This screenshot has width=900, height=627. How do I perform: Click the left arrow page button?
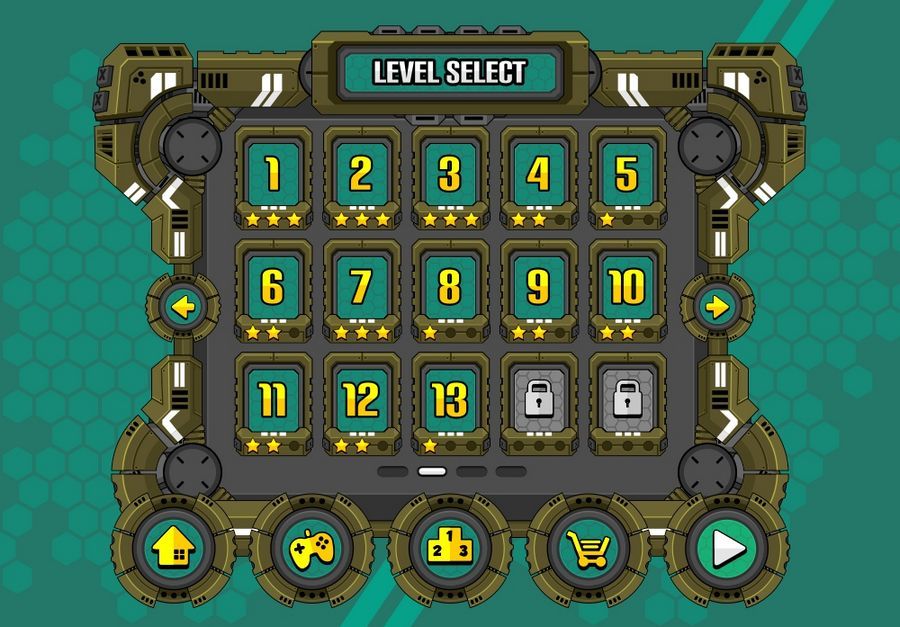(182, 307)
